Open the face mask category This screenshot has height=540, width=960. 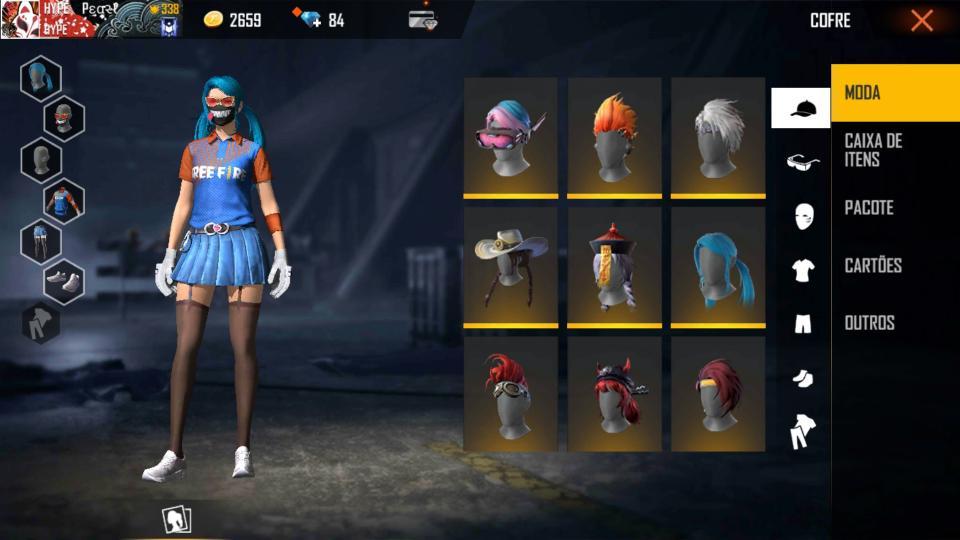pos(801,216)
